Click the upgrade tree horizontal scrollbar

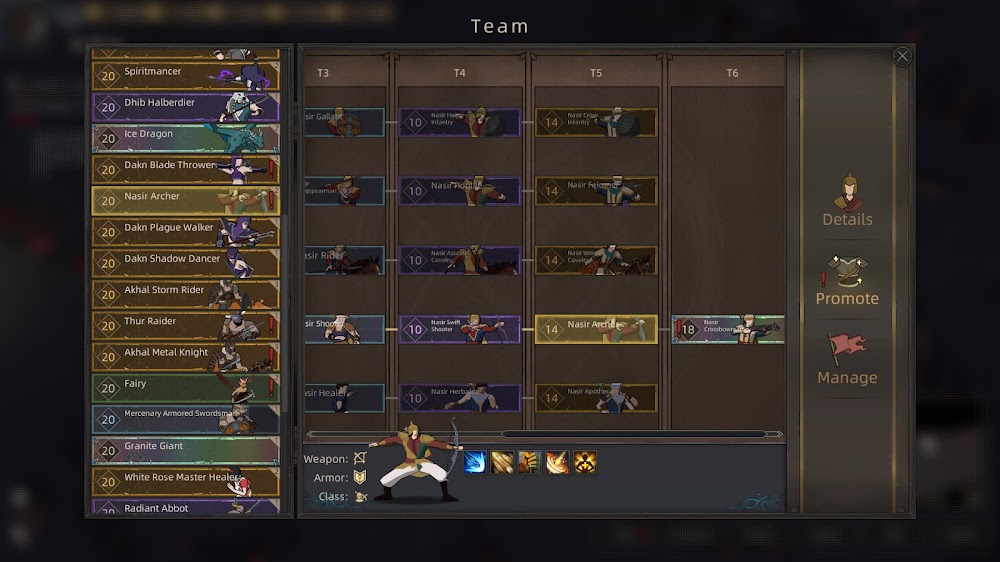tap(640, 434)
